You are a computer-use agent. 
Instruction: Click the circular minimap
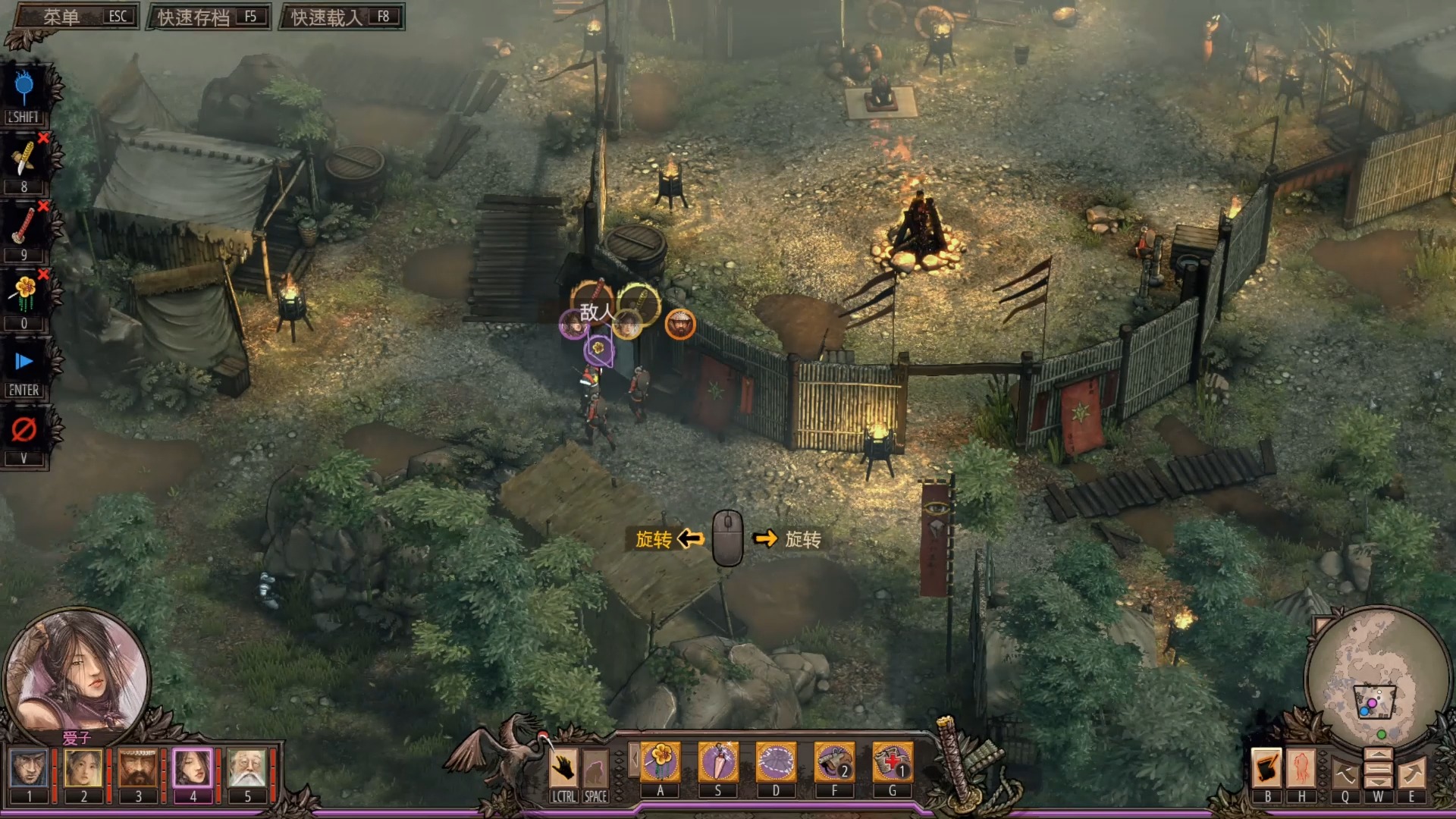tap(1373, 680)
